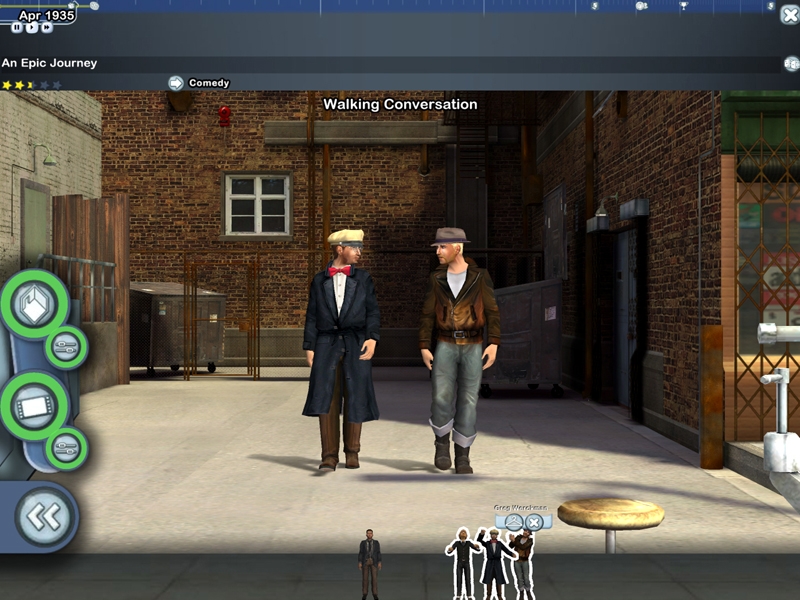The height and width of the screenshot is (600, 800).
Task: Click the round icon beside the movie title bar
Action: click(790, 64)
